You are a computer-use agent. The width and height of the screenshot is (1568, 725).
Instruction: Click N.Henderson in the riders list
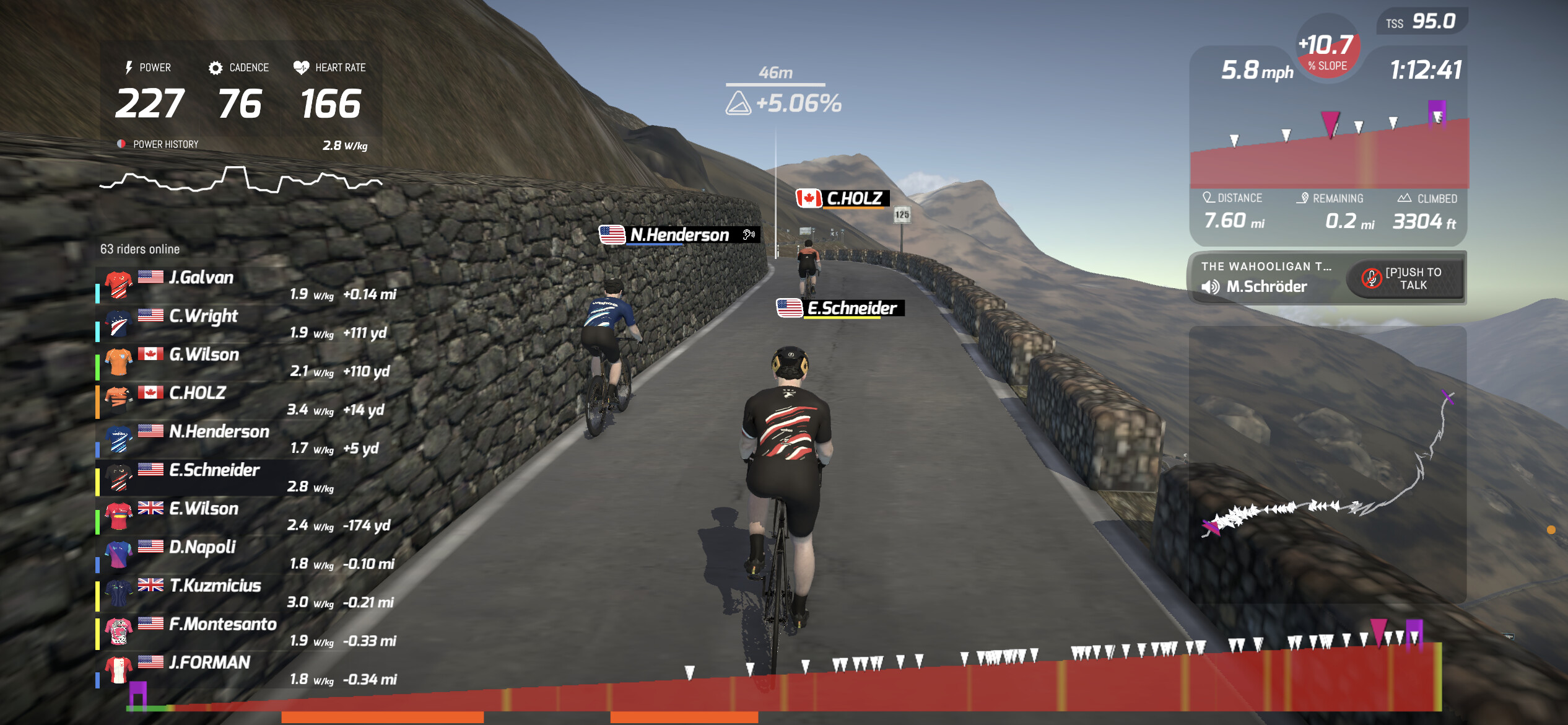248,439
